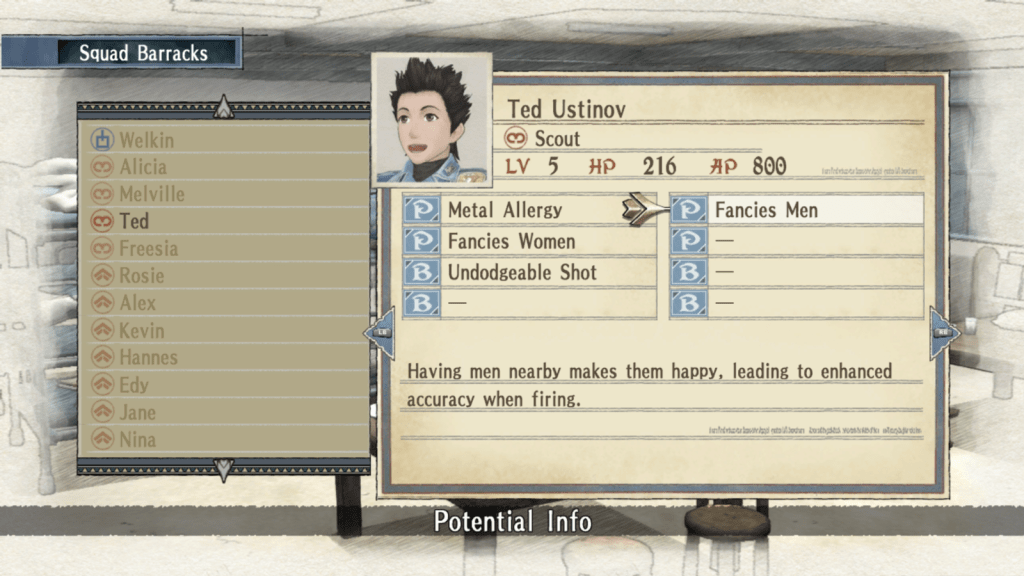
Task: Choose Kevin from the squad roster
Action: click(141, 330)
